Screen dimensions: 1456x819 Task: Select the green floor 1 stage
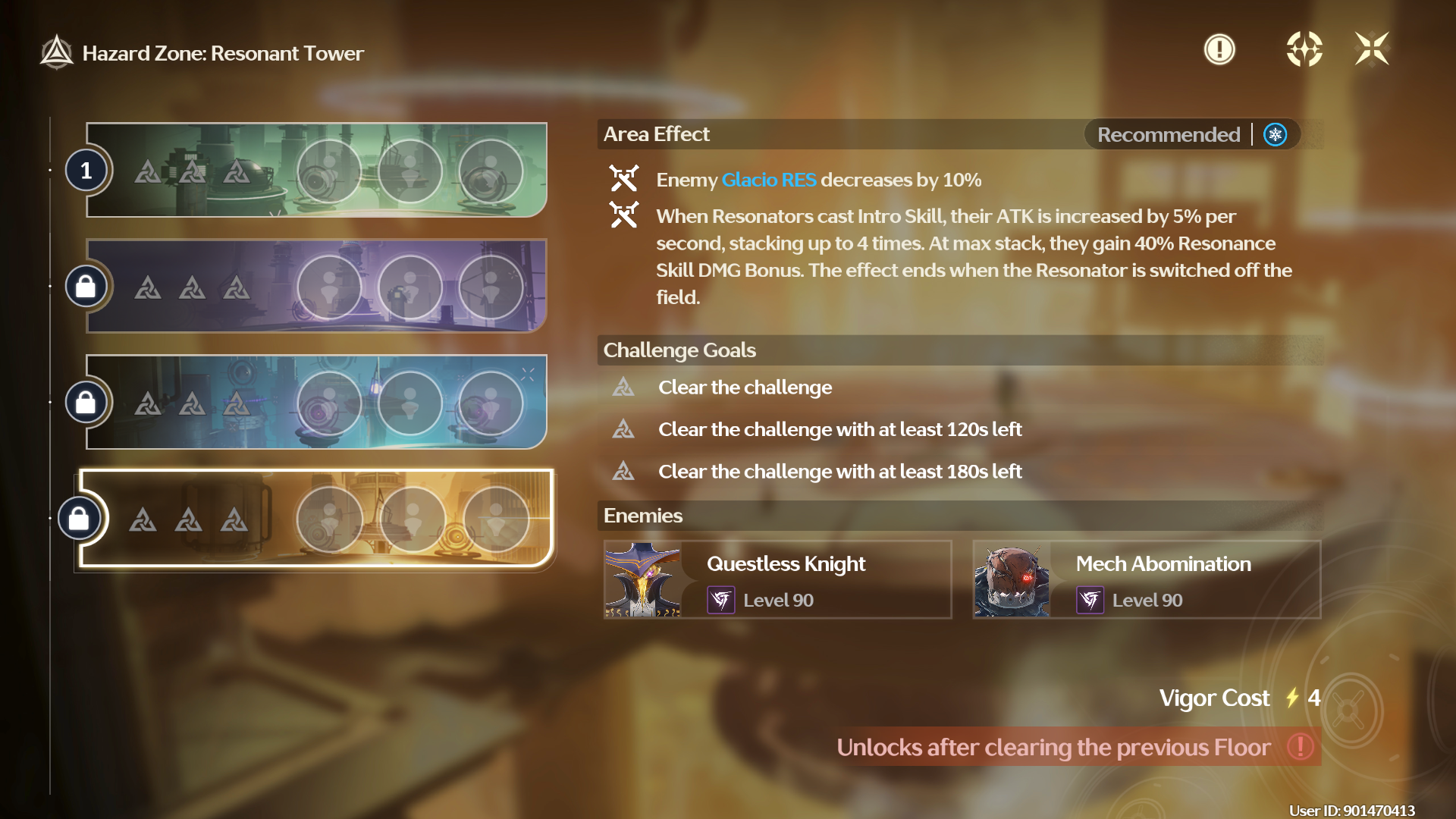tap(316, 171)
